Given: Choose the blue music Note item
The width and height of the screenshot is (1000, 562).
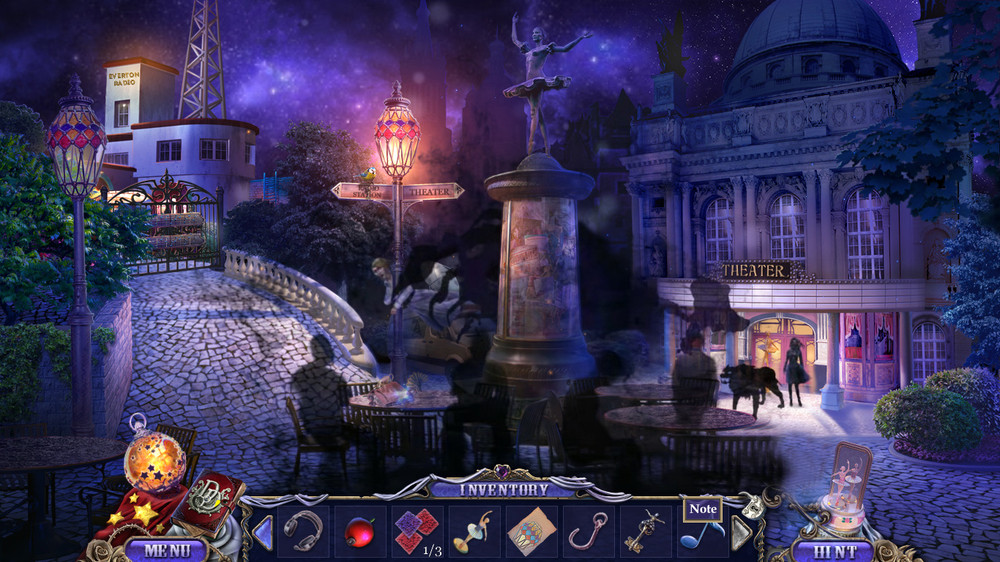Looking at the screenshot, I should tap(701, 533).
